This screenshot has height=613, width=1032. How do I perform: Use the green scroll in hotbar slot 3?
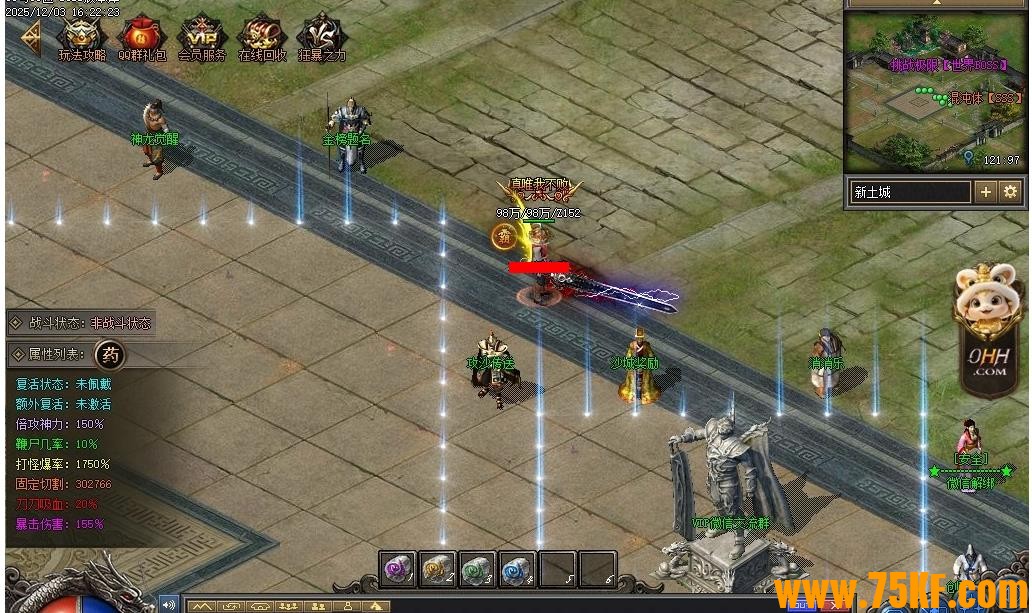pyautogui.click(x=478, y=569)
